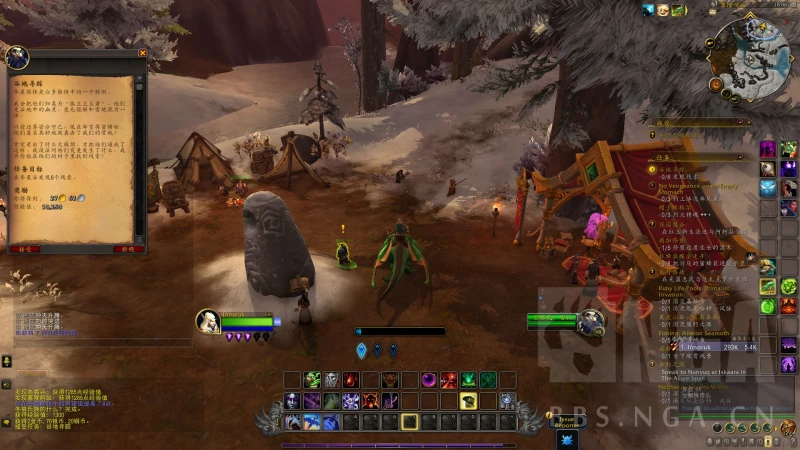The width and height of the screenshot is (800, 450).
Task: Decline the quest in the quest dialog
Action: (128, 248)
